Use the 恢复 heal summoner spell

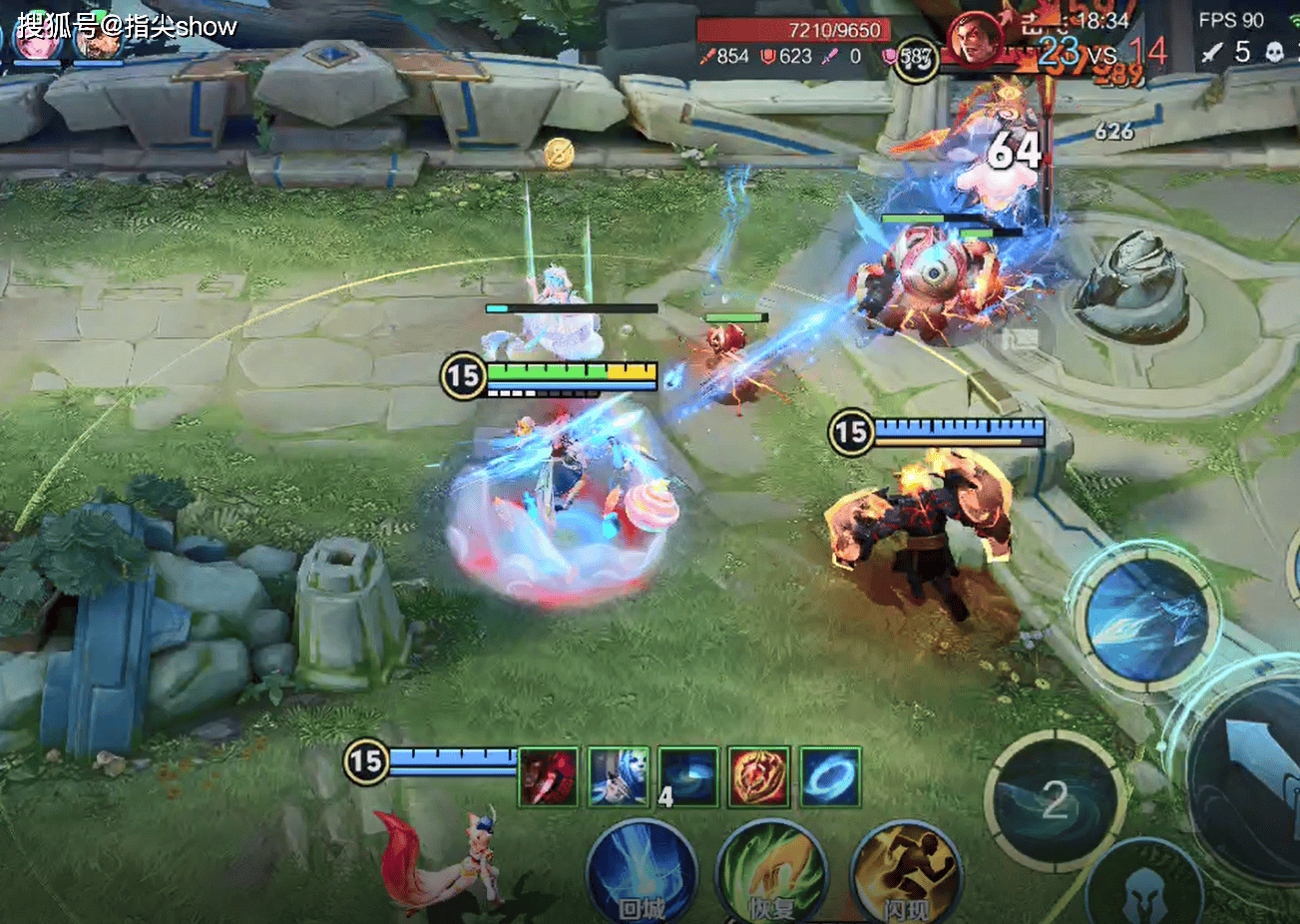[x=771, y=872]
